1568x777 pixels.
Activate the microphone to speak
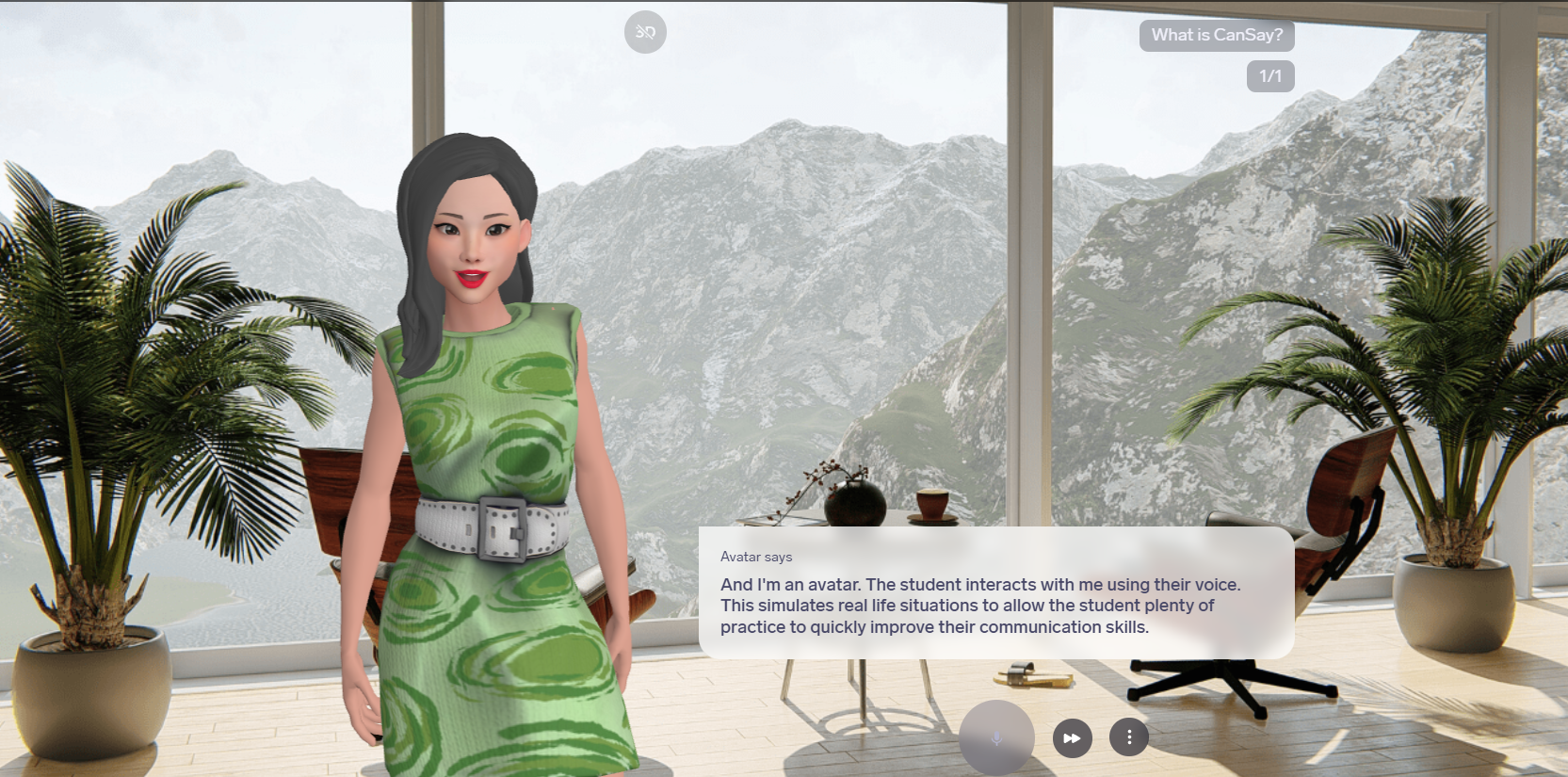[996, 737]
